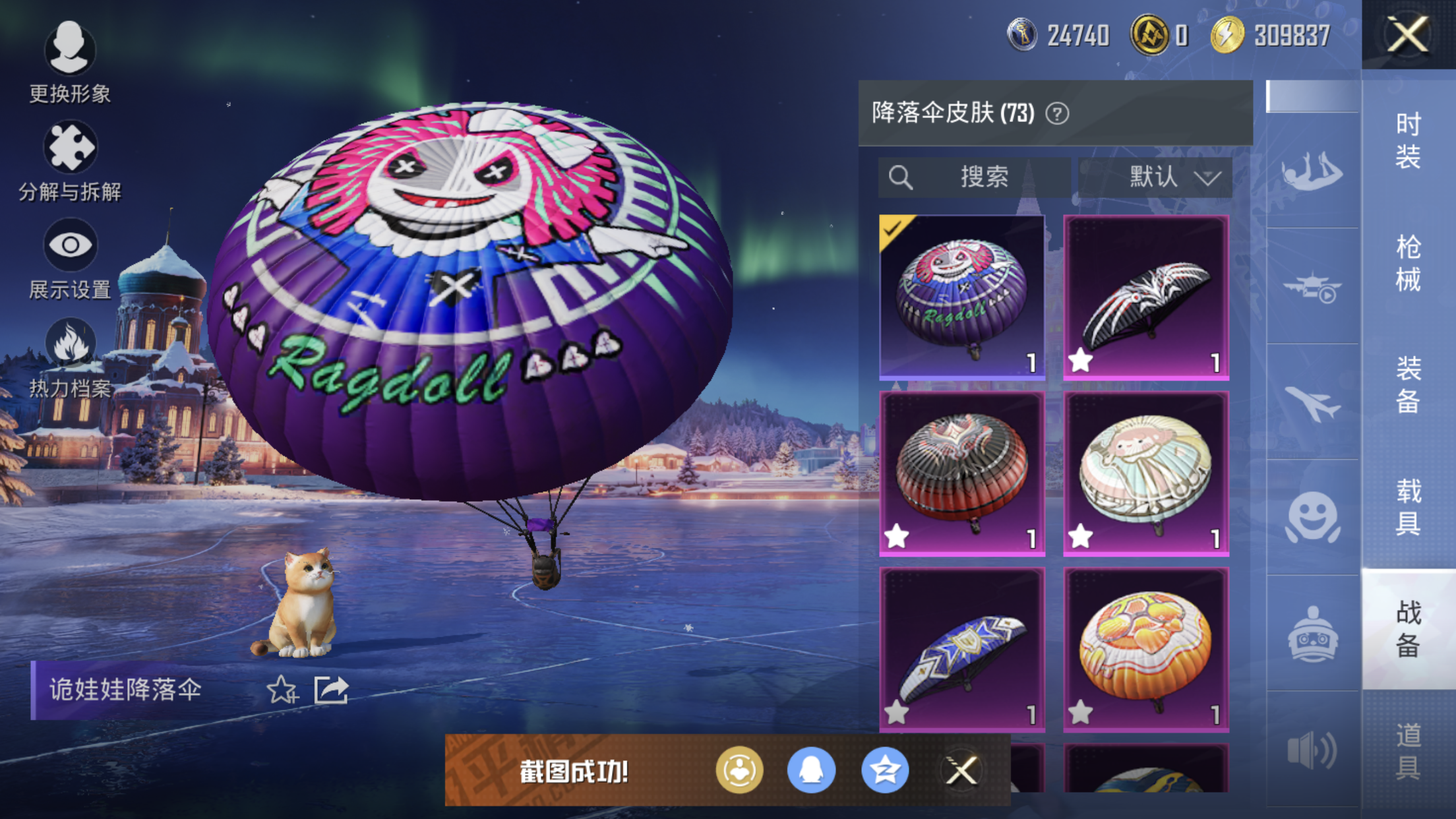The image size is (1456, 819).
Task: Switch to the 枪械 firearms tab
Action: pyautogui.click(x=1409, y=262)
